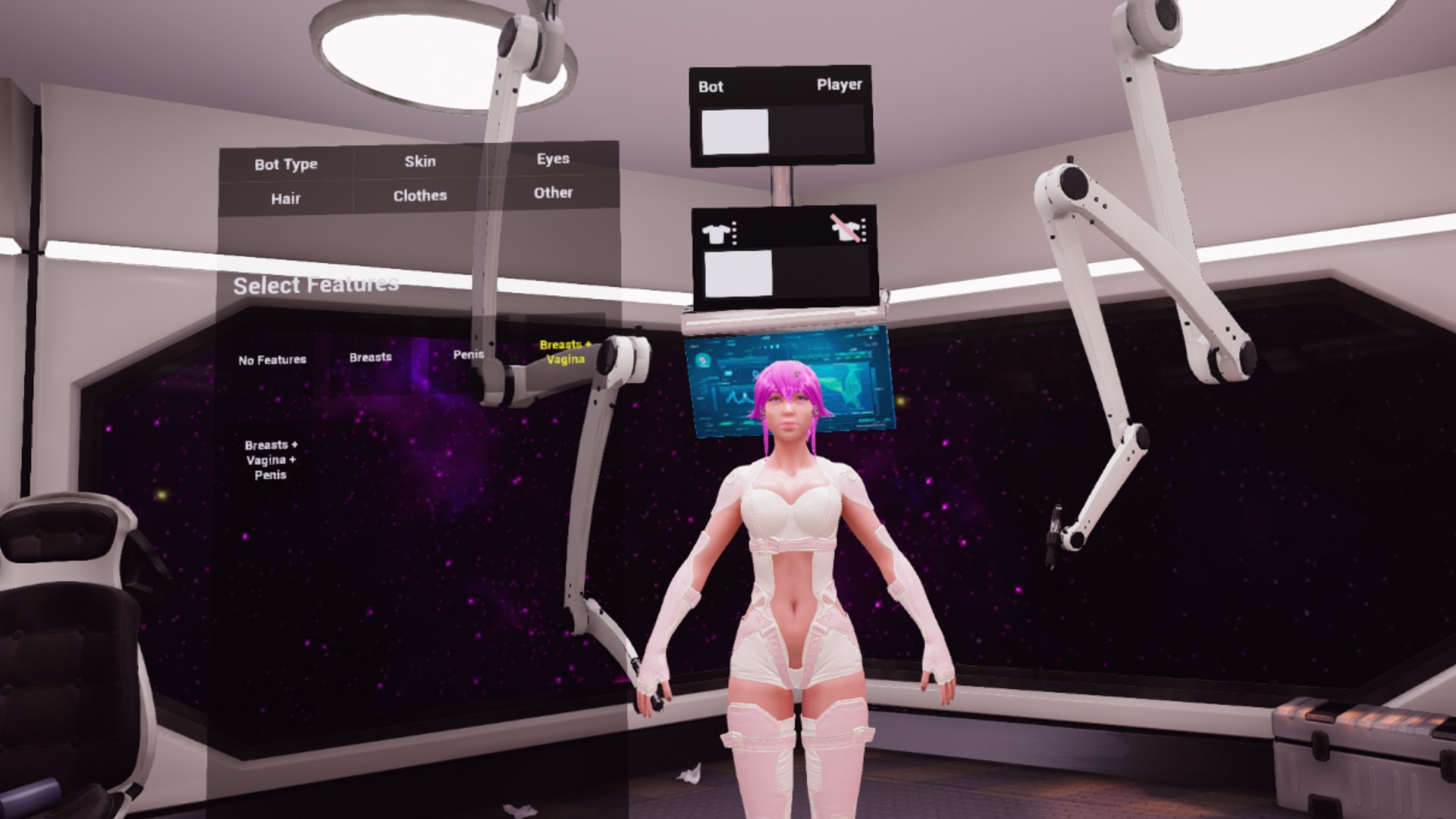Screen dimensions: 1456x819
Task: Click the Select Features panel heading
Action: (x=315, y=286)
